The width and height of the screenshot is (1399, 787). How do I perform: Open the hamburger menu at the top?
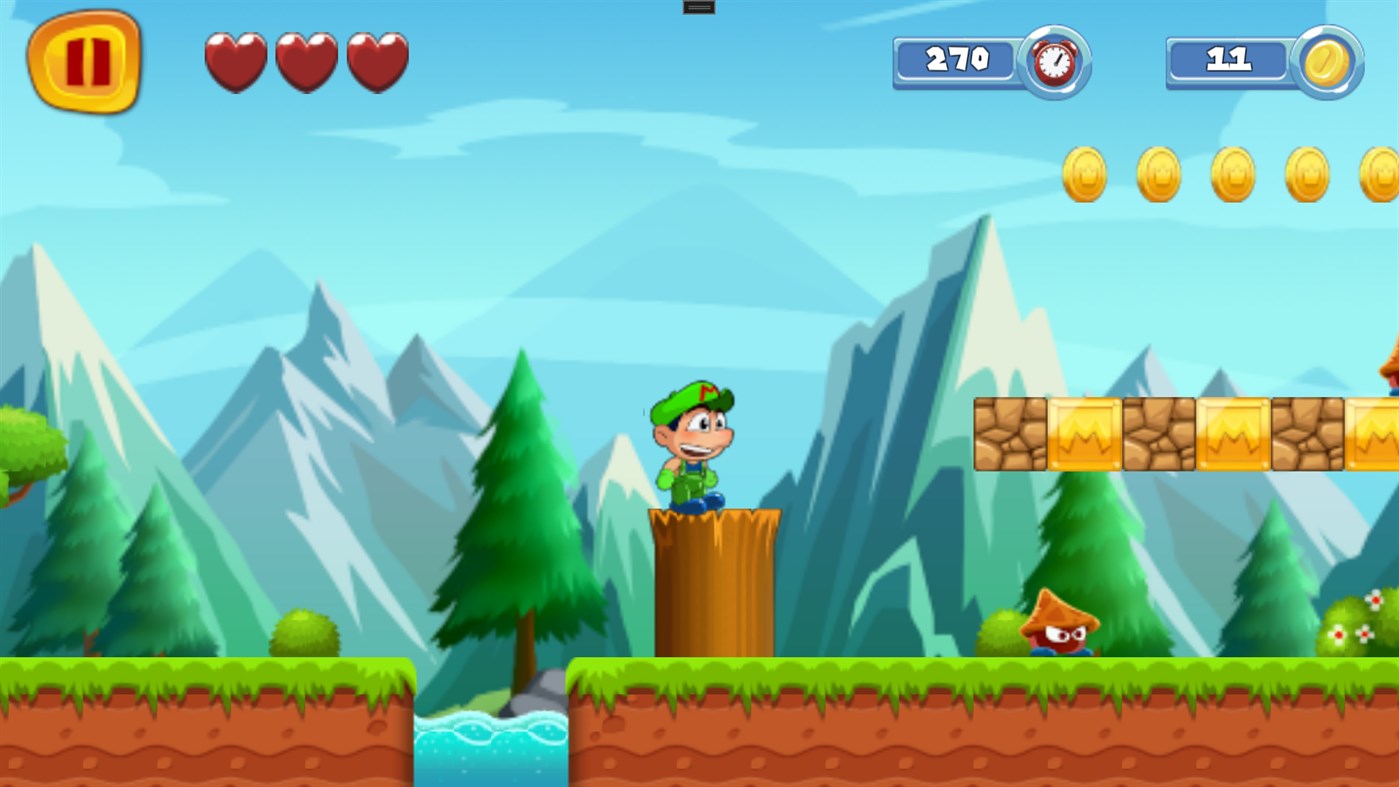point(697,6)
